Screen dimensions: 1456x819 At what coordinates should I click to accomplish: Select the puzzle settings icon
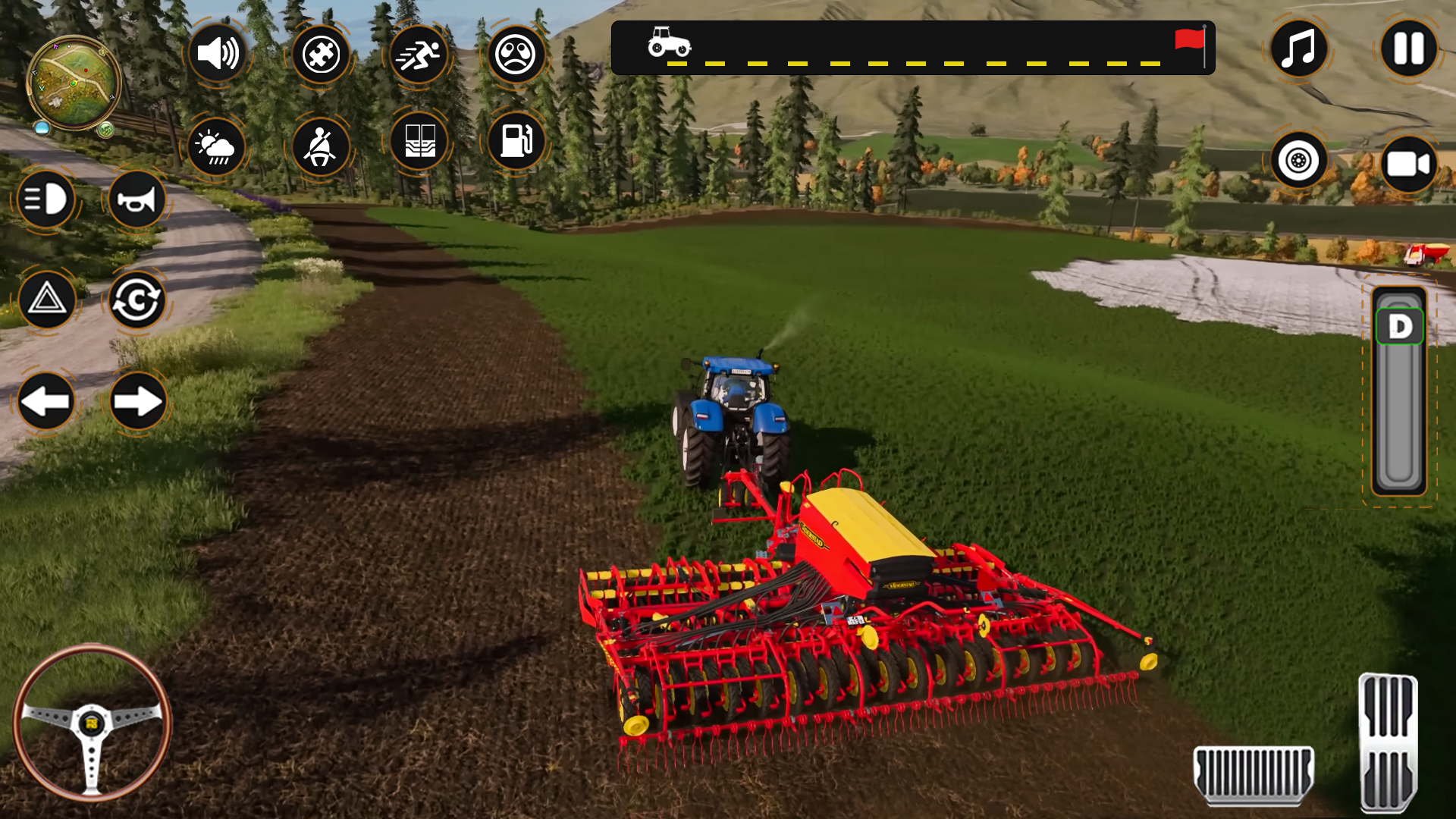[x=321, y=54]
